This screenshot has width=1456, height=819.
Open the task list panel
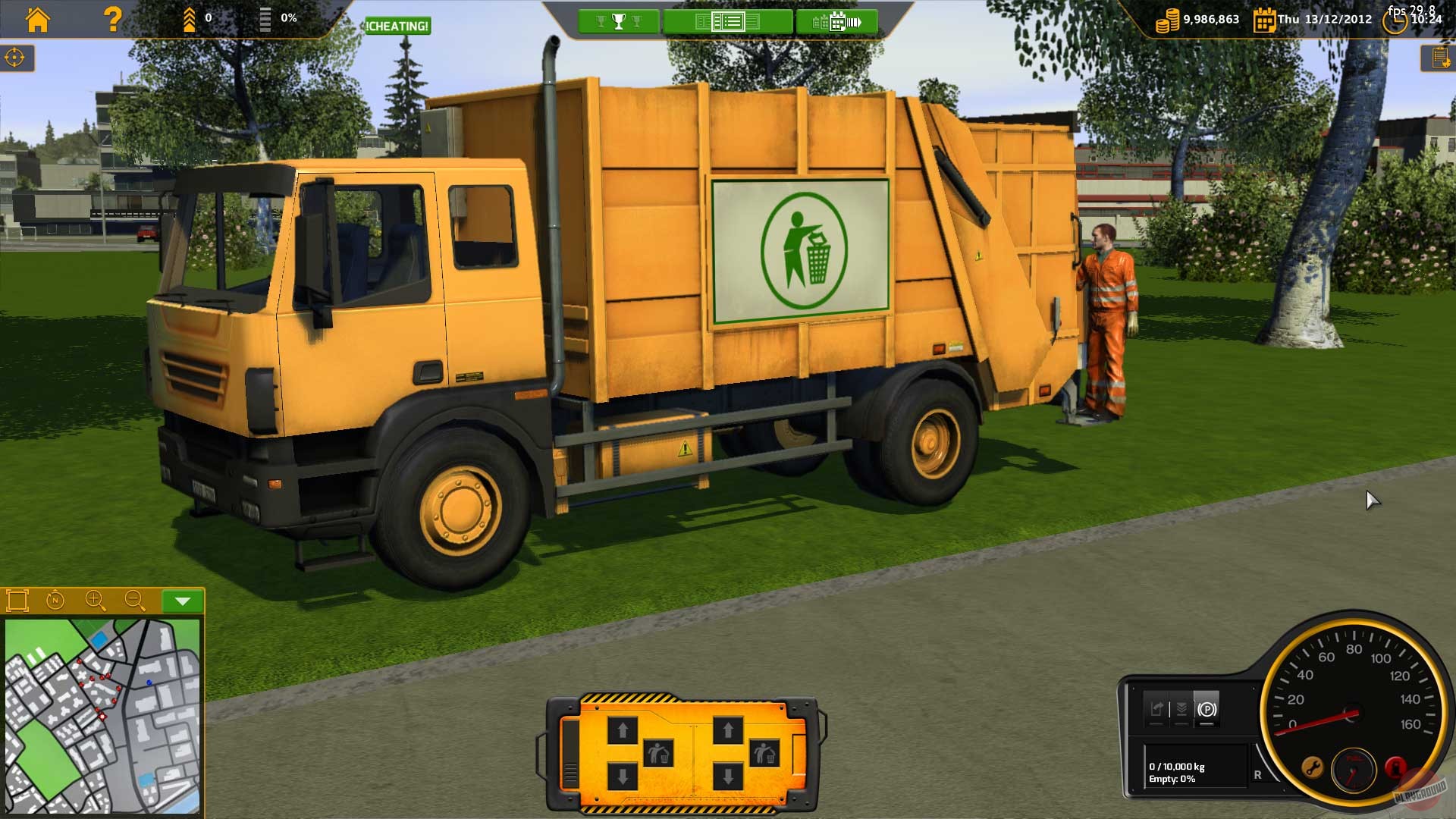[x=729, y=21]
